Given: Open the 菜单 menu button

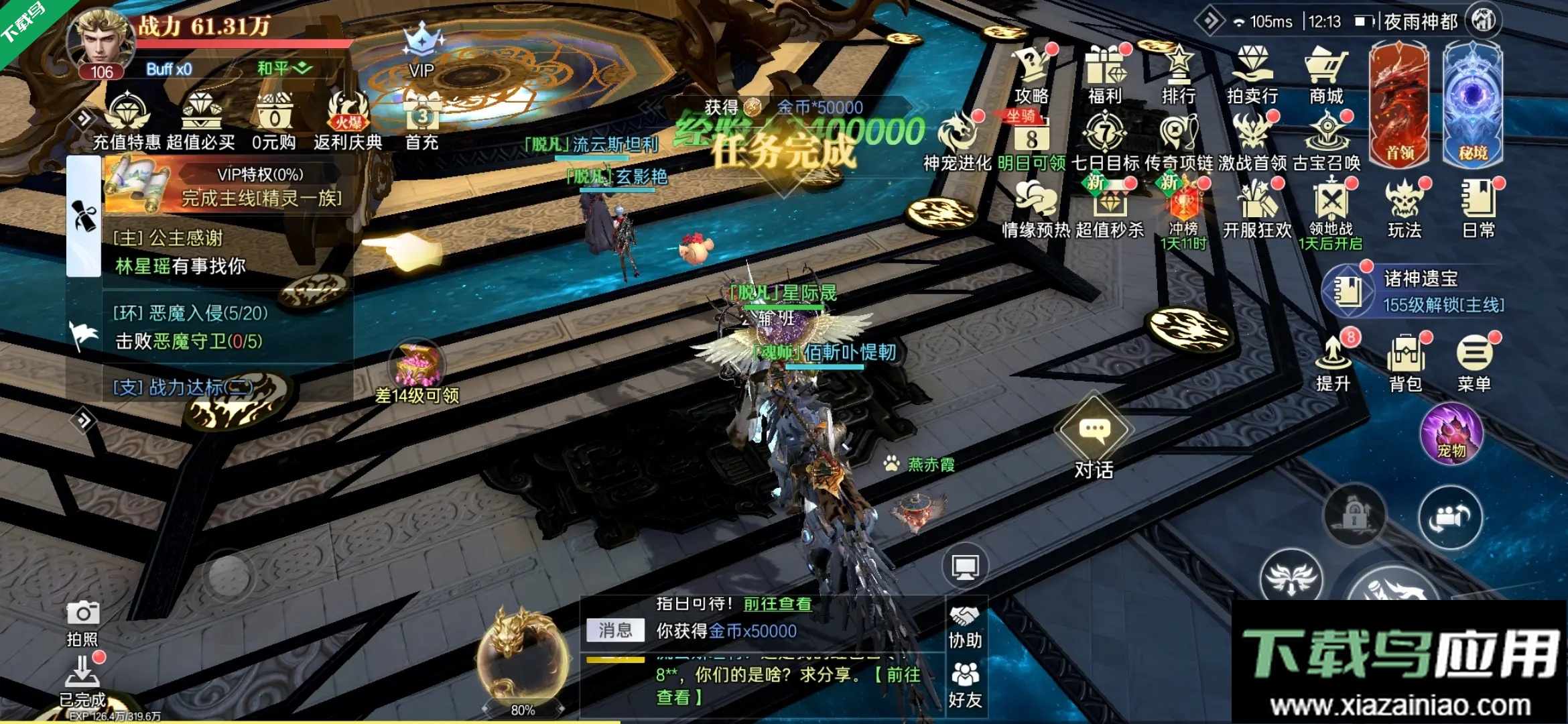Looking at the screenshot, I should click(x=1474, y=362).
